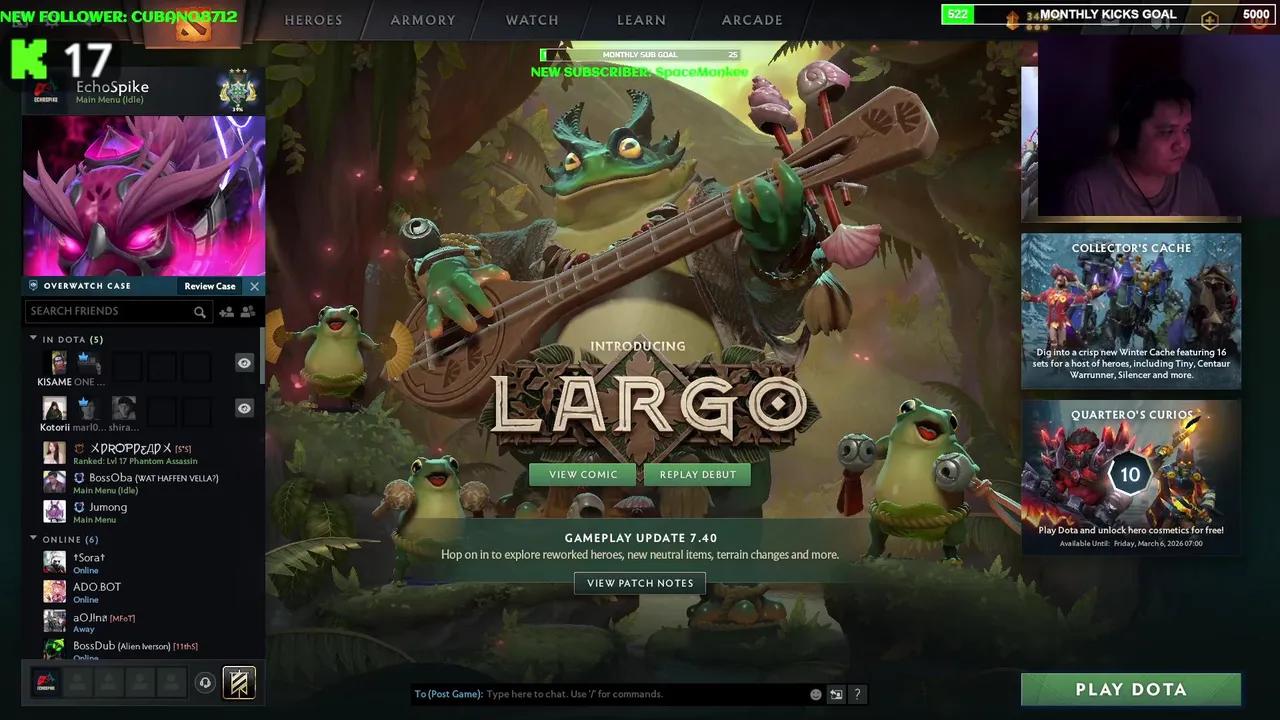The height and width of the screenshot is (720, 1280).
Task: Click the emoticon smiley in the chat bar
Action: point(814,693)
